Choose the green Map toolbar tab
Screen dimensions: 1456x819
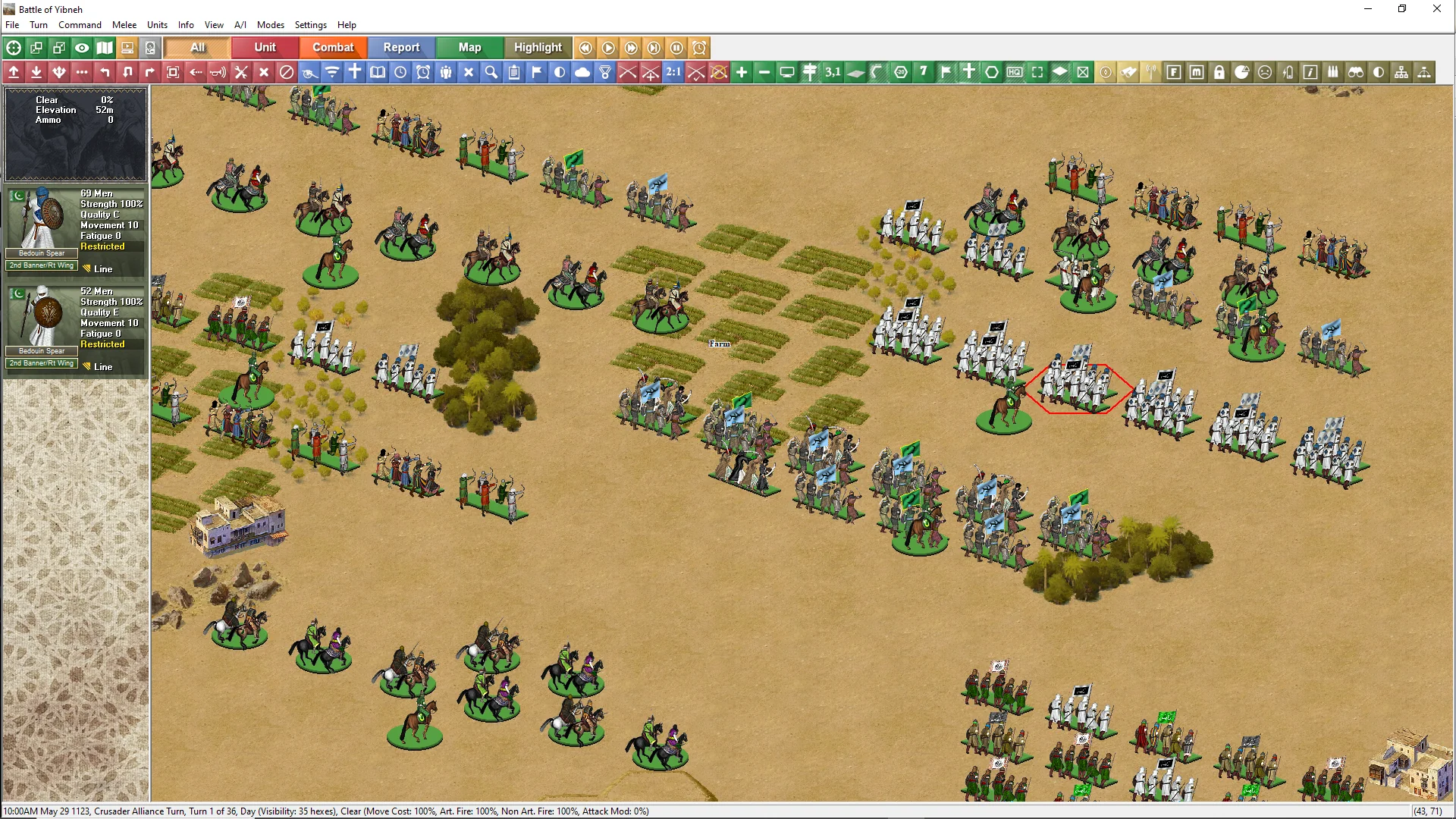click(469, 48)
